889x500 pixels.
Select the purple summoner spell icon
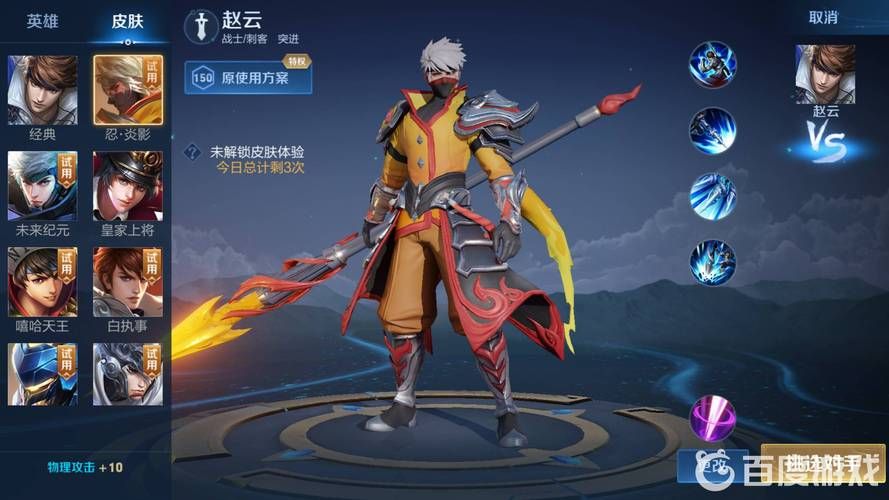[713, 418]
